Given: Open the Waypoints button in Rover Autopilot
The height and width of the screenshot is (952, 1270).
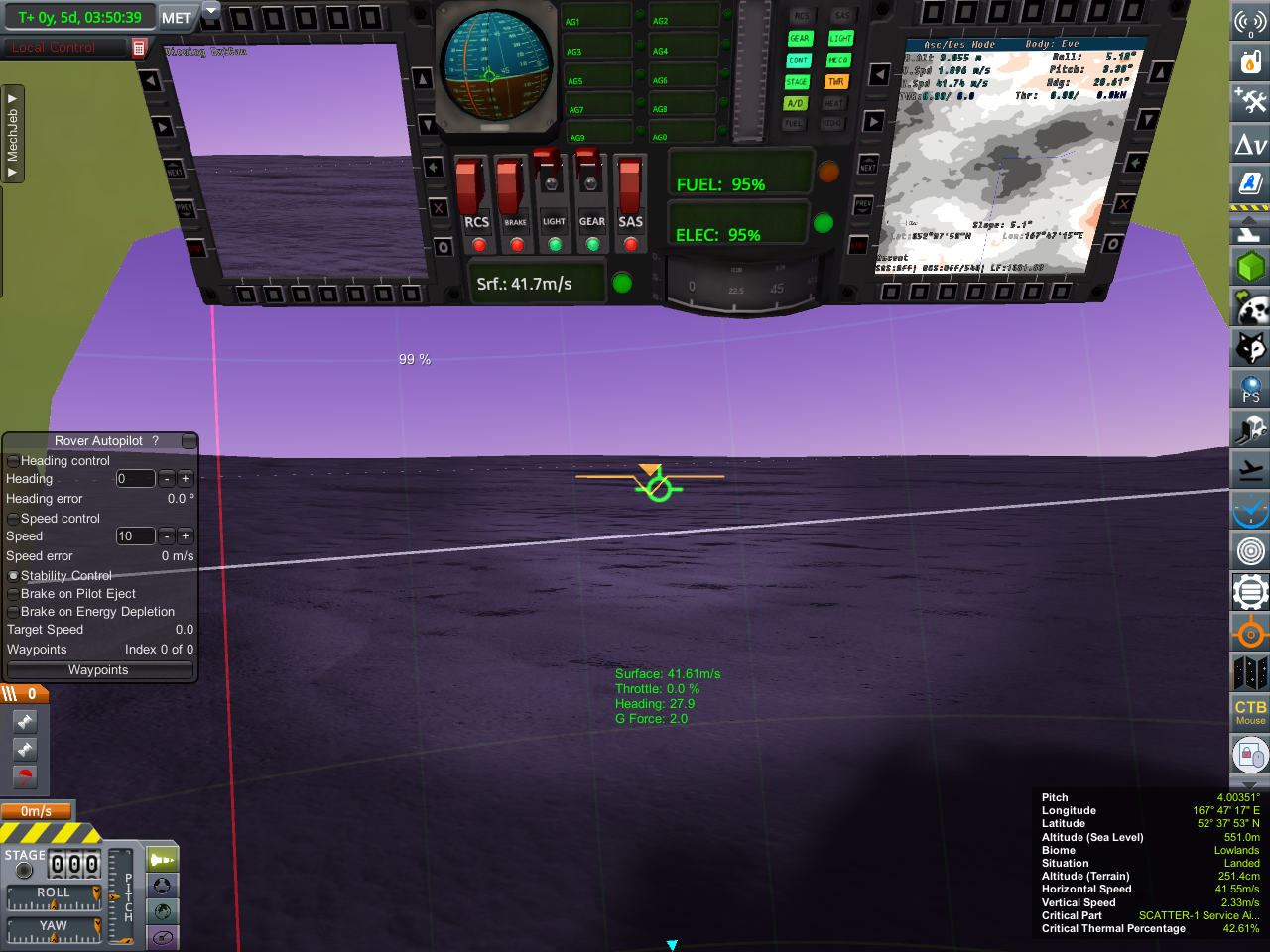Looking at the screenshot, I should (98, 670).
